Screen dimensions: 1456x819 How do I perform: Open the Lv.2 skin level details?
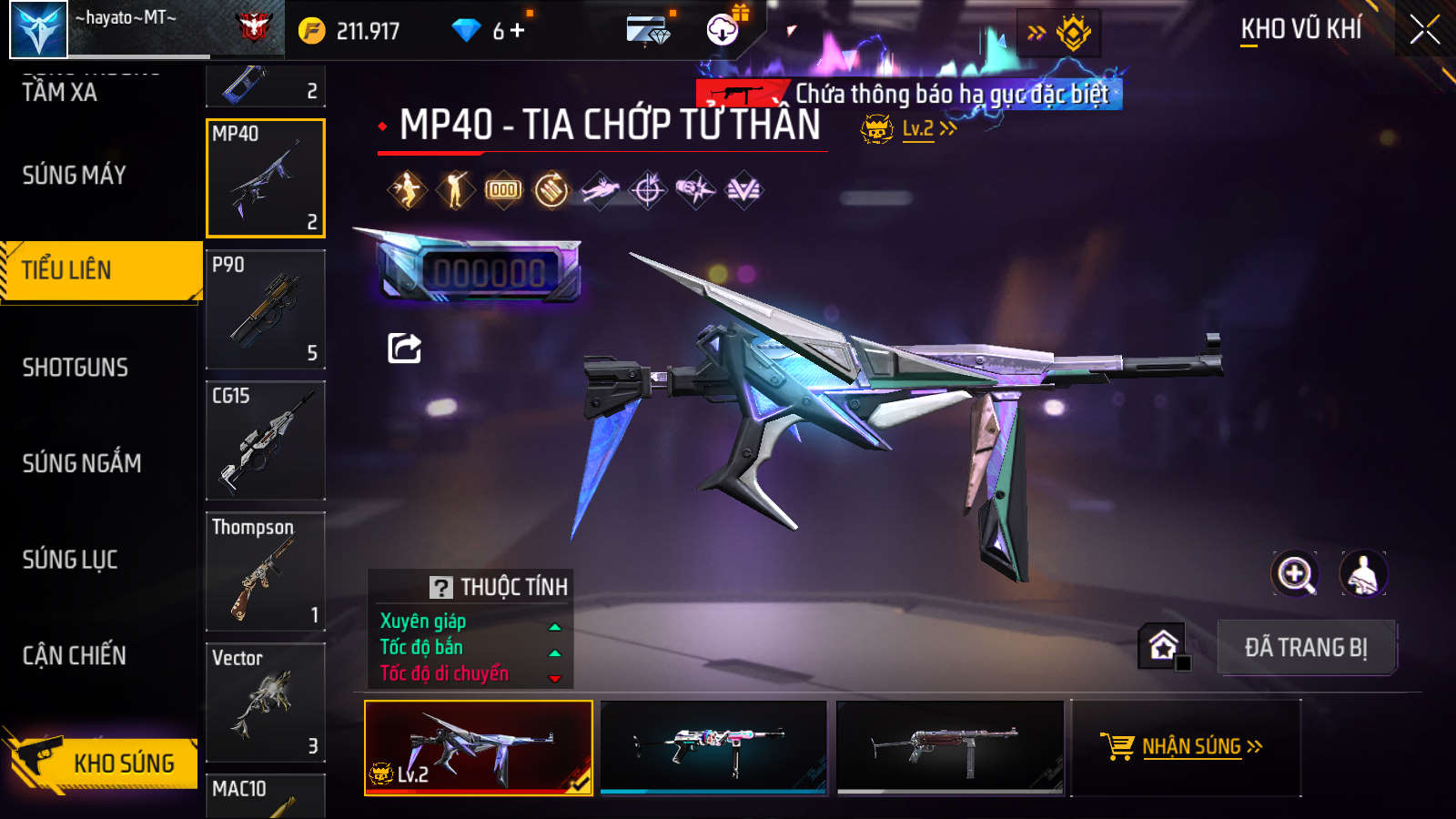919,129
